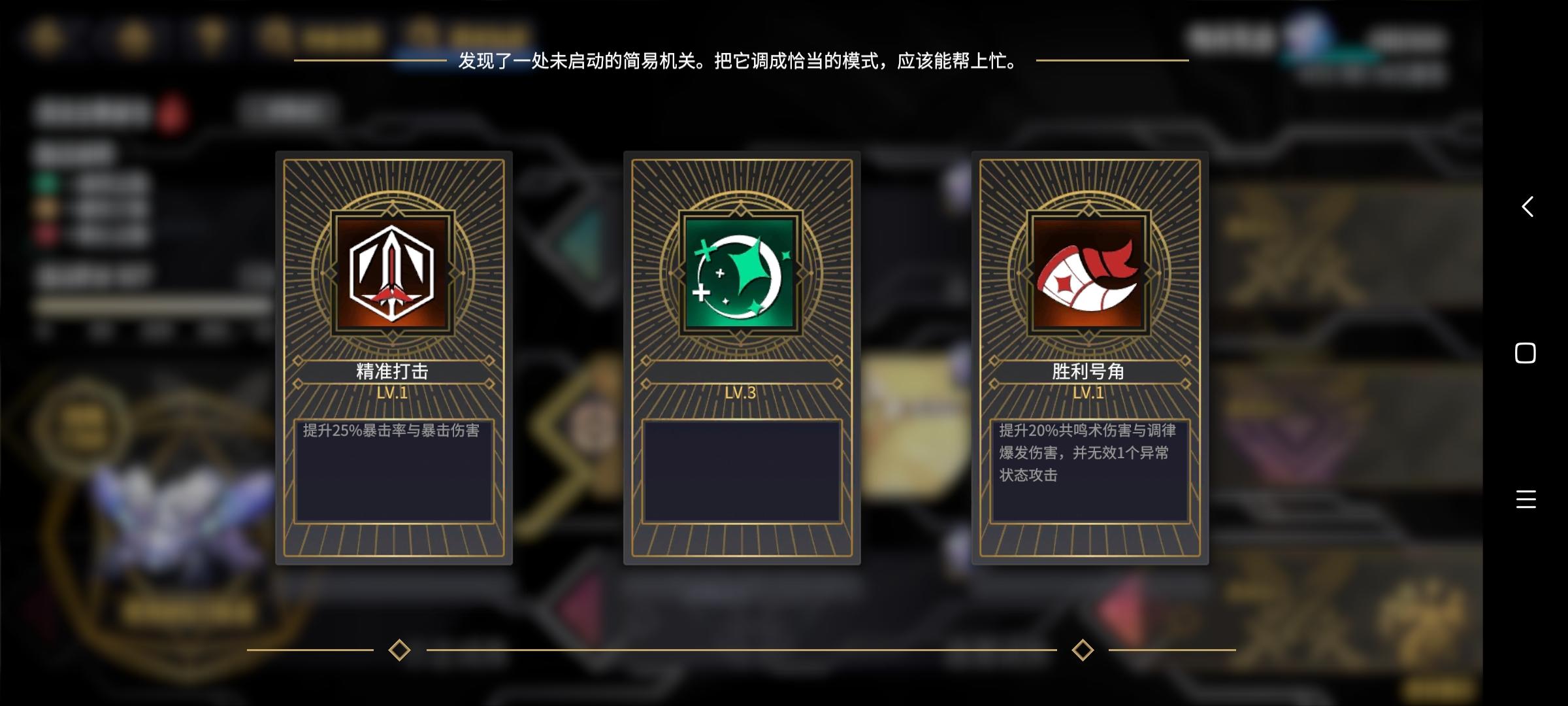Click the left diamond ornament below the cards

[x=400, y=649]
